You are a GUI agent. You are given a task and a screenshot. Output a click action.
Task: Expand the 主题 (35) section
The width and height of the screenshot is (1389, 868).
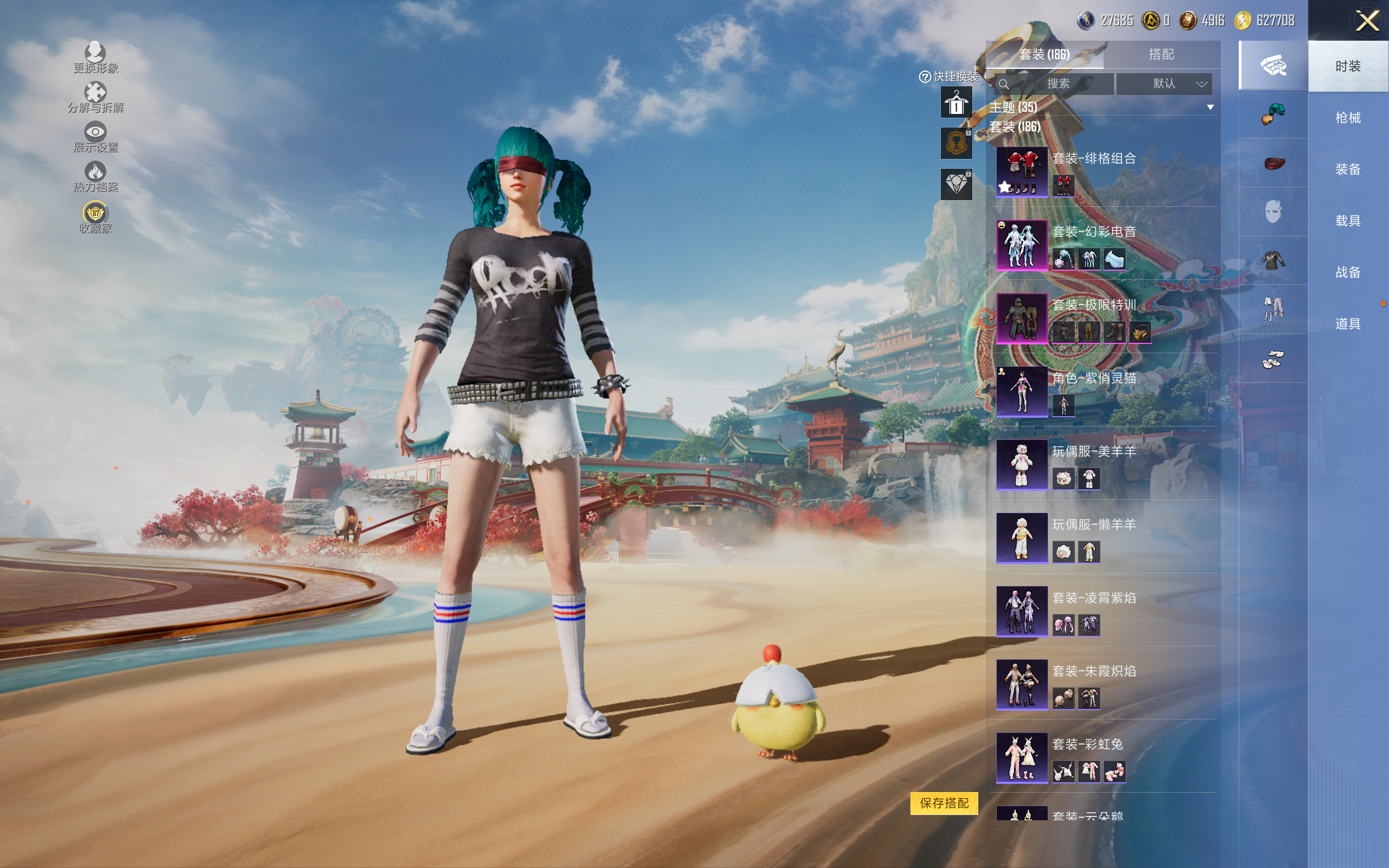(x=1210, y=107)
